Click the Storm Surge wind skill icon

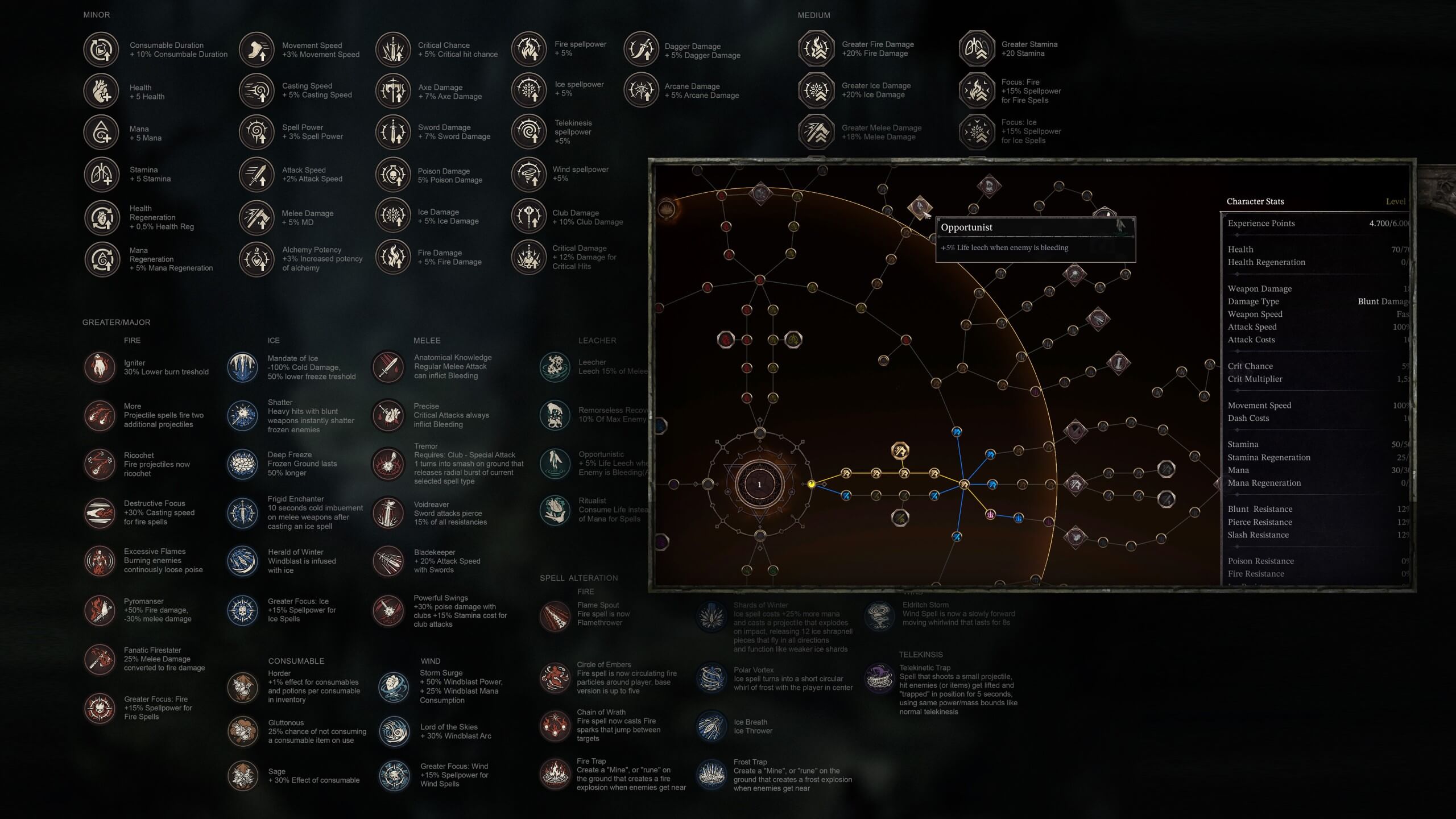click(394, 688)
